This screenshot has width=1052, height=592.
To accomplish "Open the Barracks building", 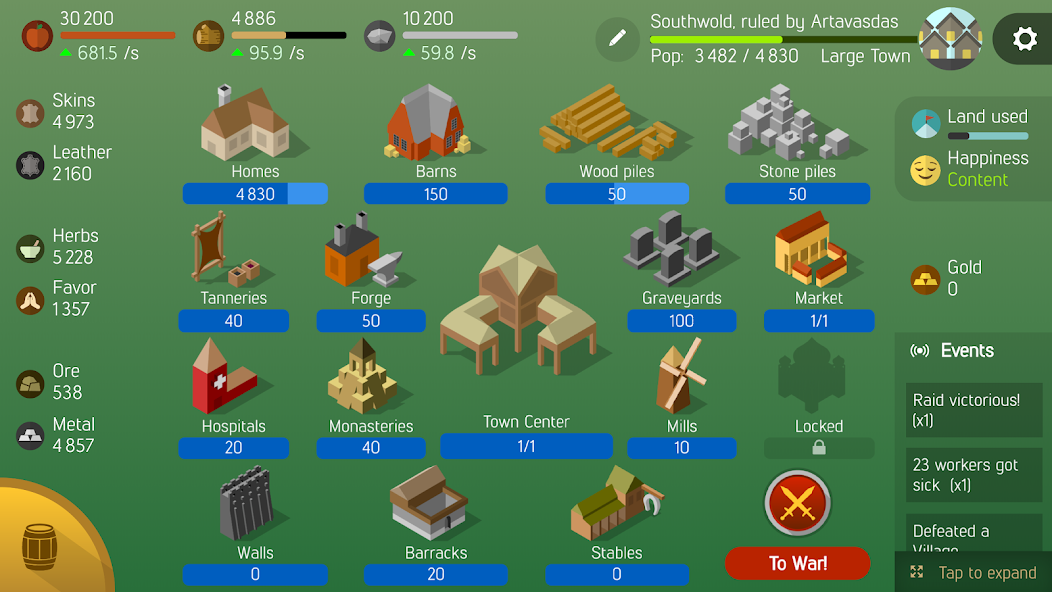I will pos(429,505).
